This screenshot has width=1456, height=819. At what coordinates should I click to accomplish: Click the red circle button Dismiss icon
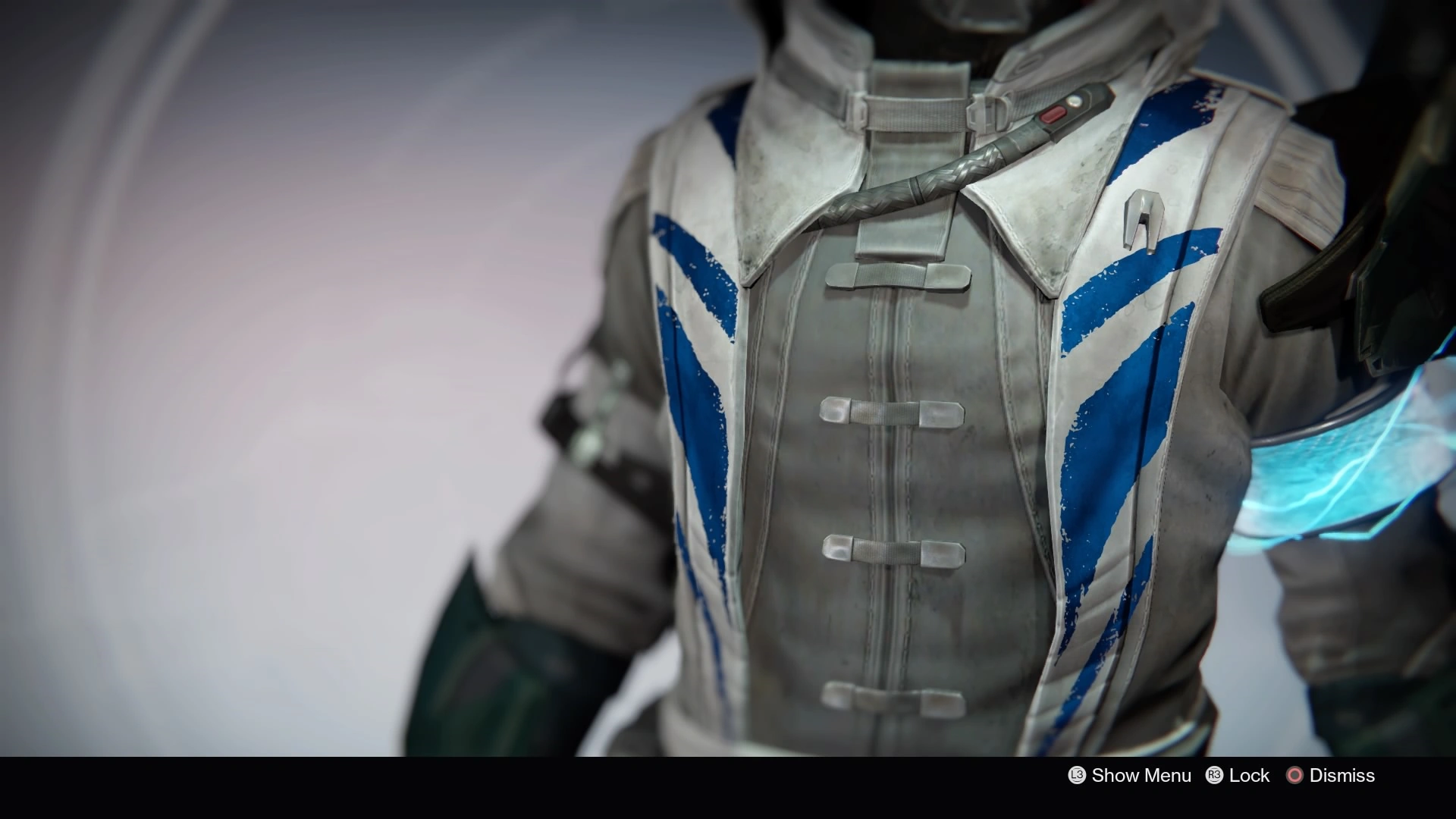click(x=1296, y=776)
